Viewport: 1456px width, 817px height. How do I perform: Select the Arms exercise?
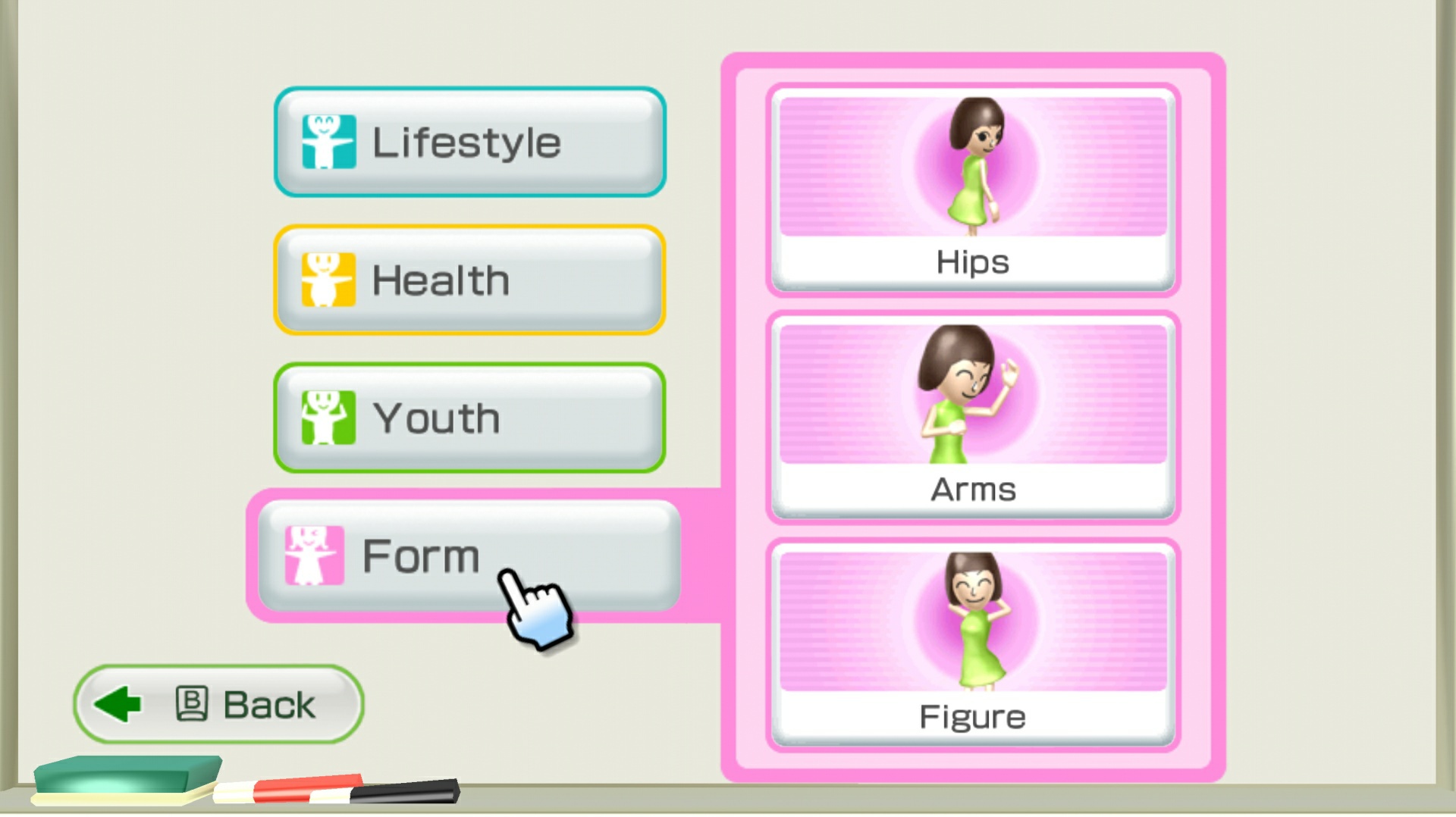pyautogui.click(x=973, y=417)
